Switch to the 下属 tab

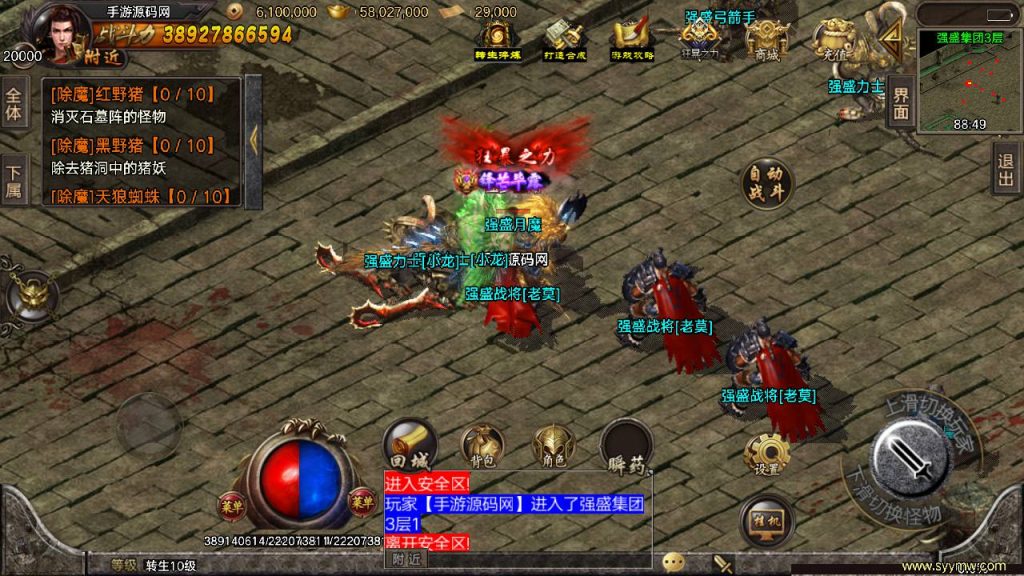tap(14, 178)
